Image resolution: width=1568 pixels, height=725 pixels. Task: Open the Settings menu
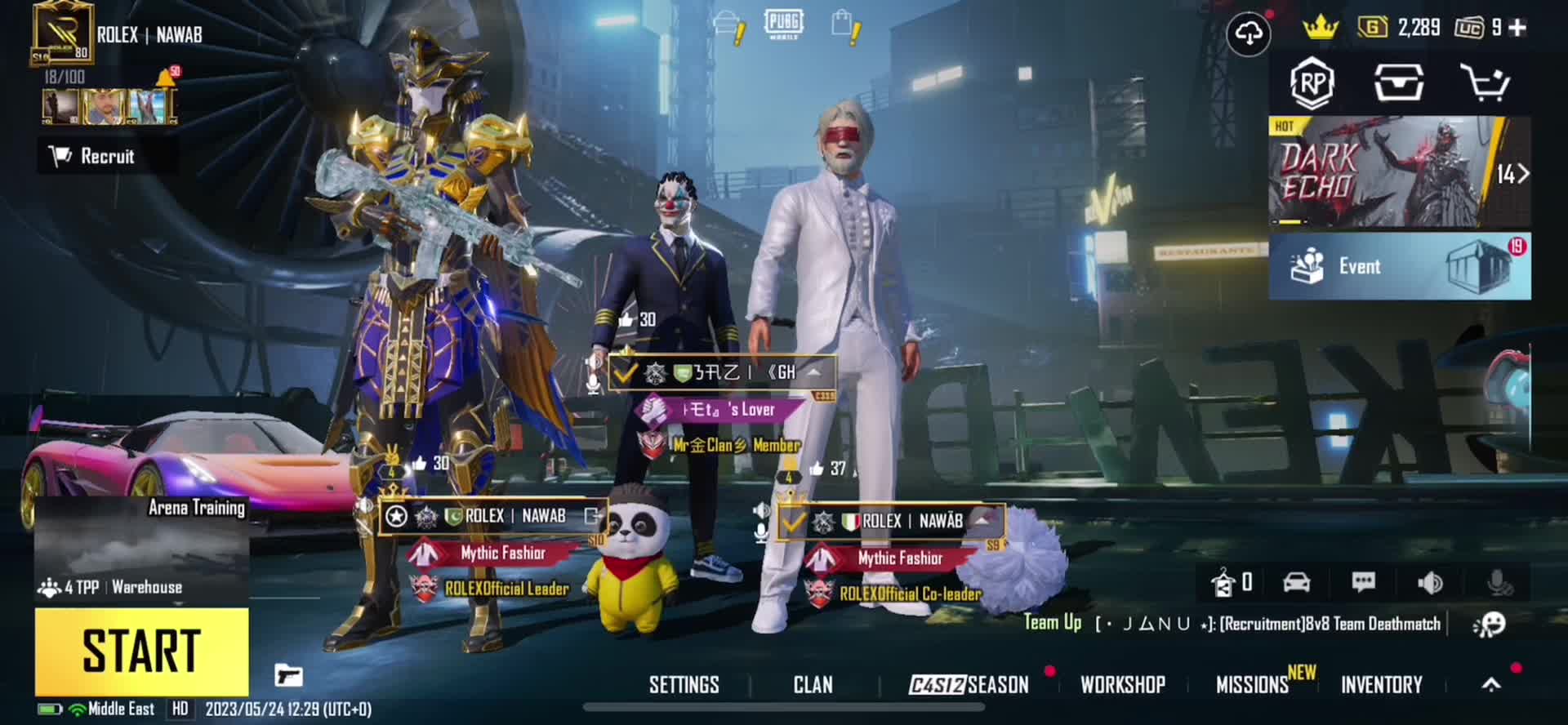pyautogui.click(x=684, y=684)
